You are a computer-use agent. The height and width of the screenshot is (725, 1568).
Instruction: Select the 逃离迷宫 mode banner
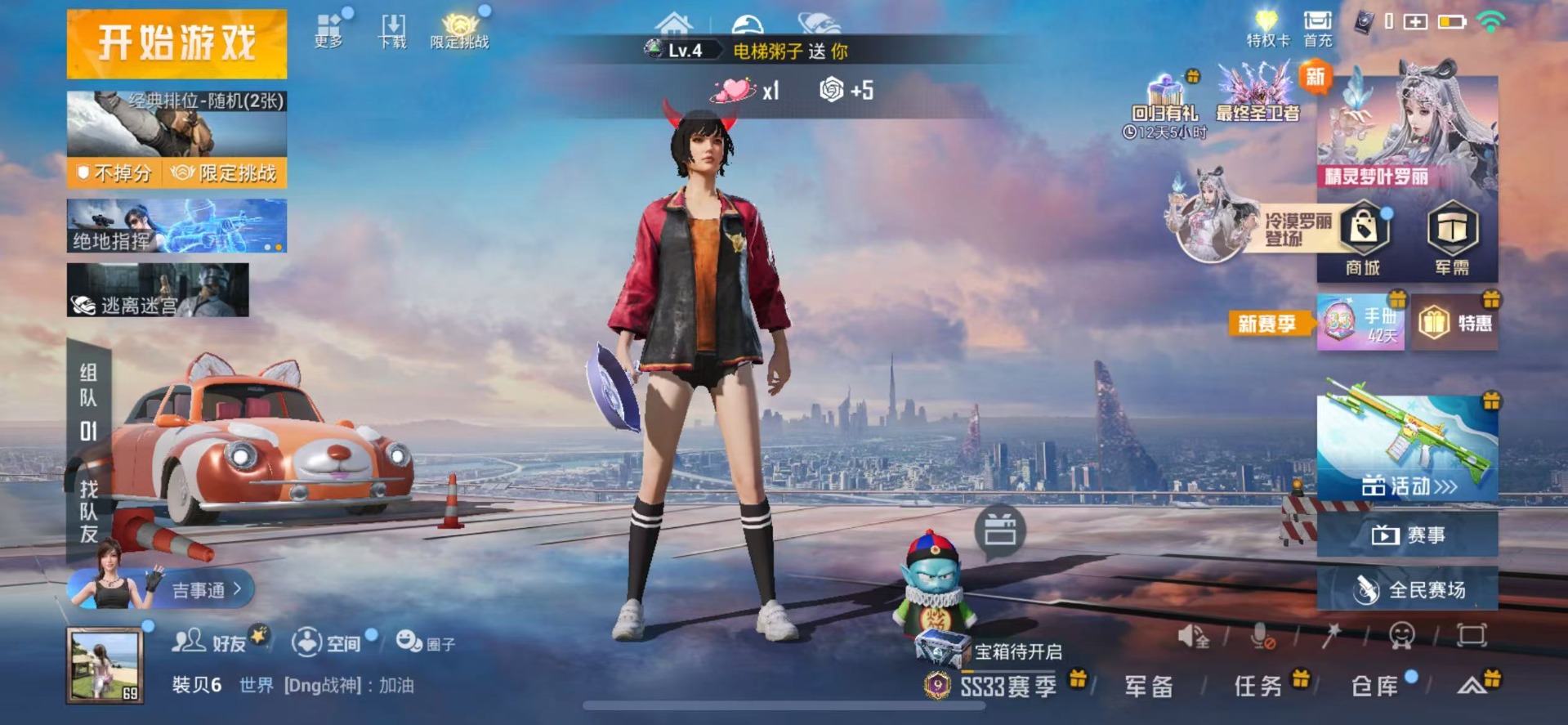click(x=158, y=290)
